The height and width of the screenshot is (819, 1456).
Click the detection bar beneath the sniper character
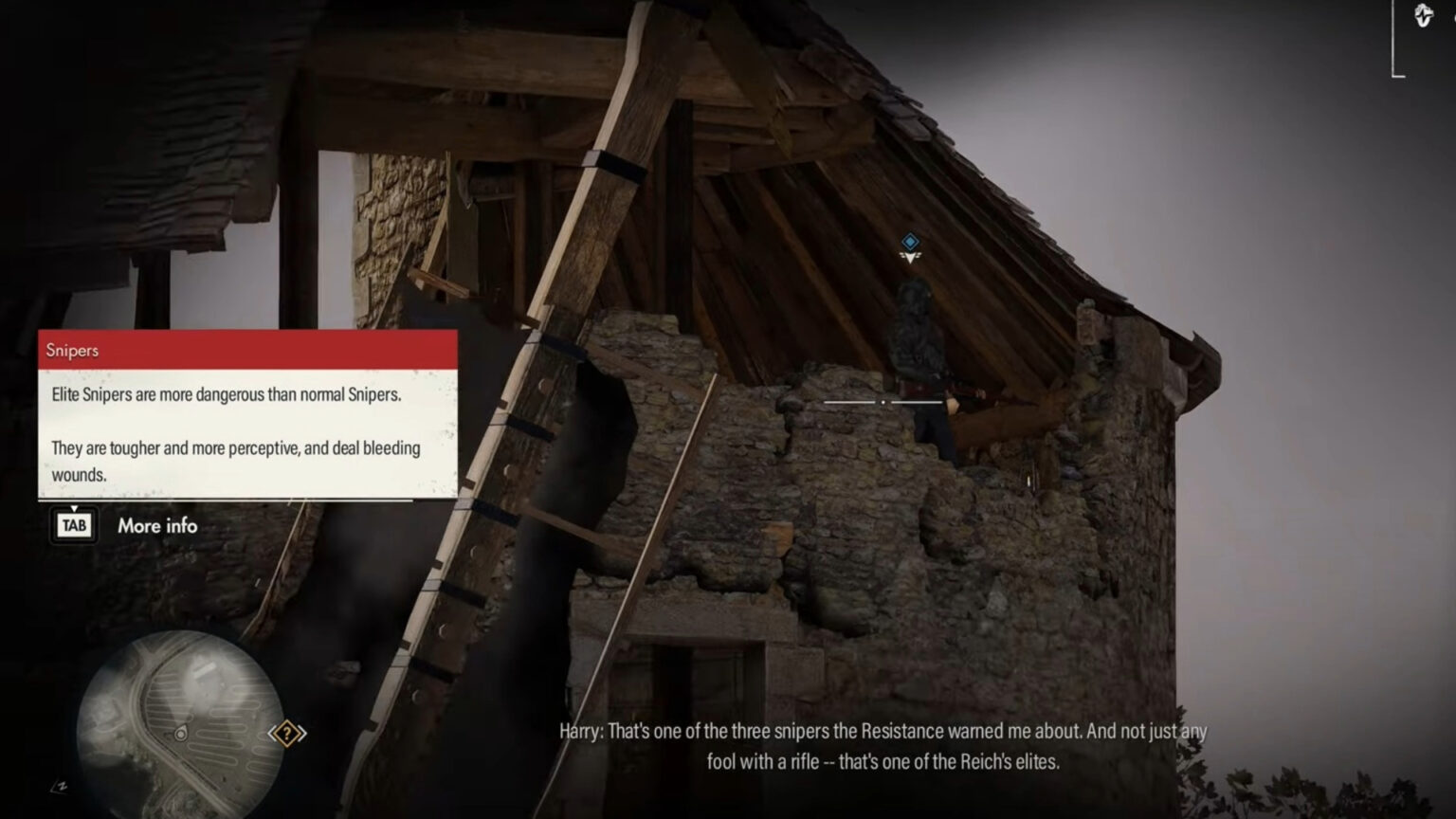[884, 403]
